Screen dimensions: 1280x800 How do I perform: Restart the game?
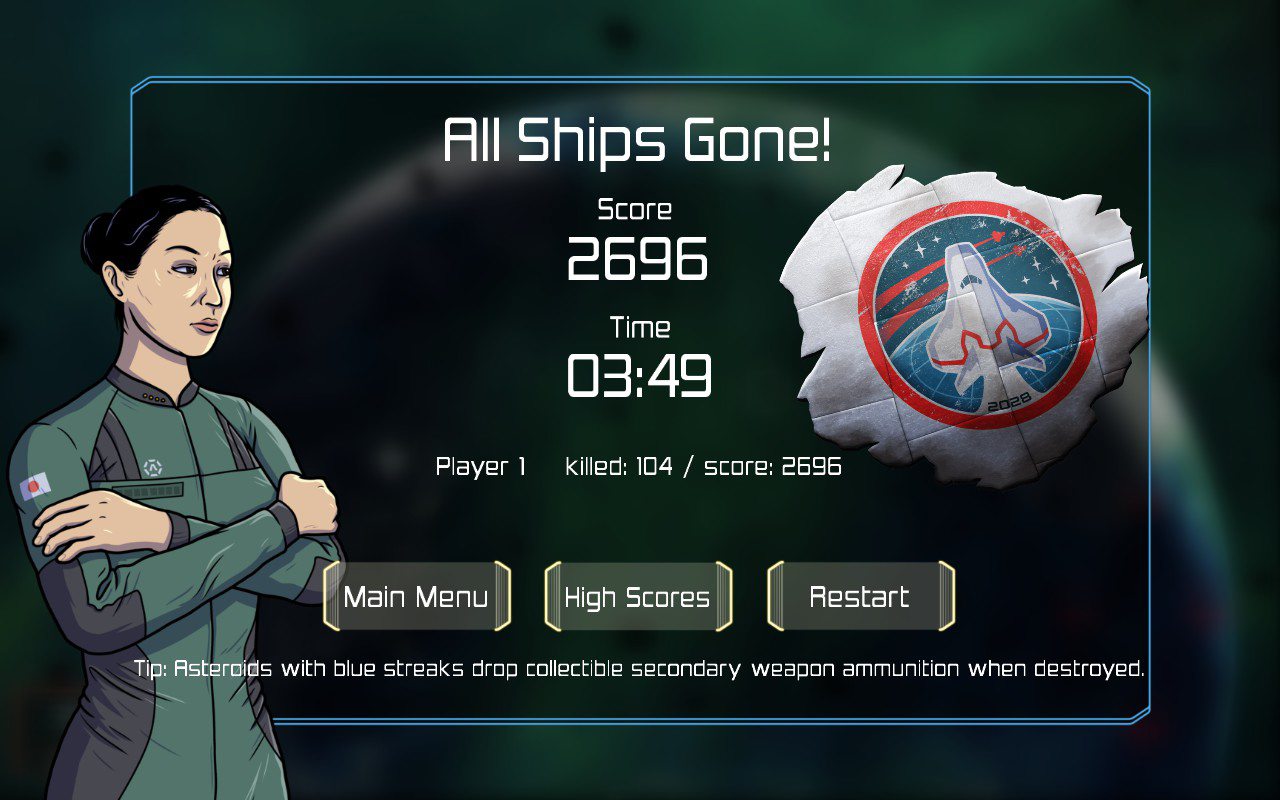click(860, 597)
